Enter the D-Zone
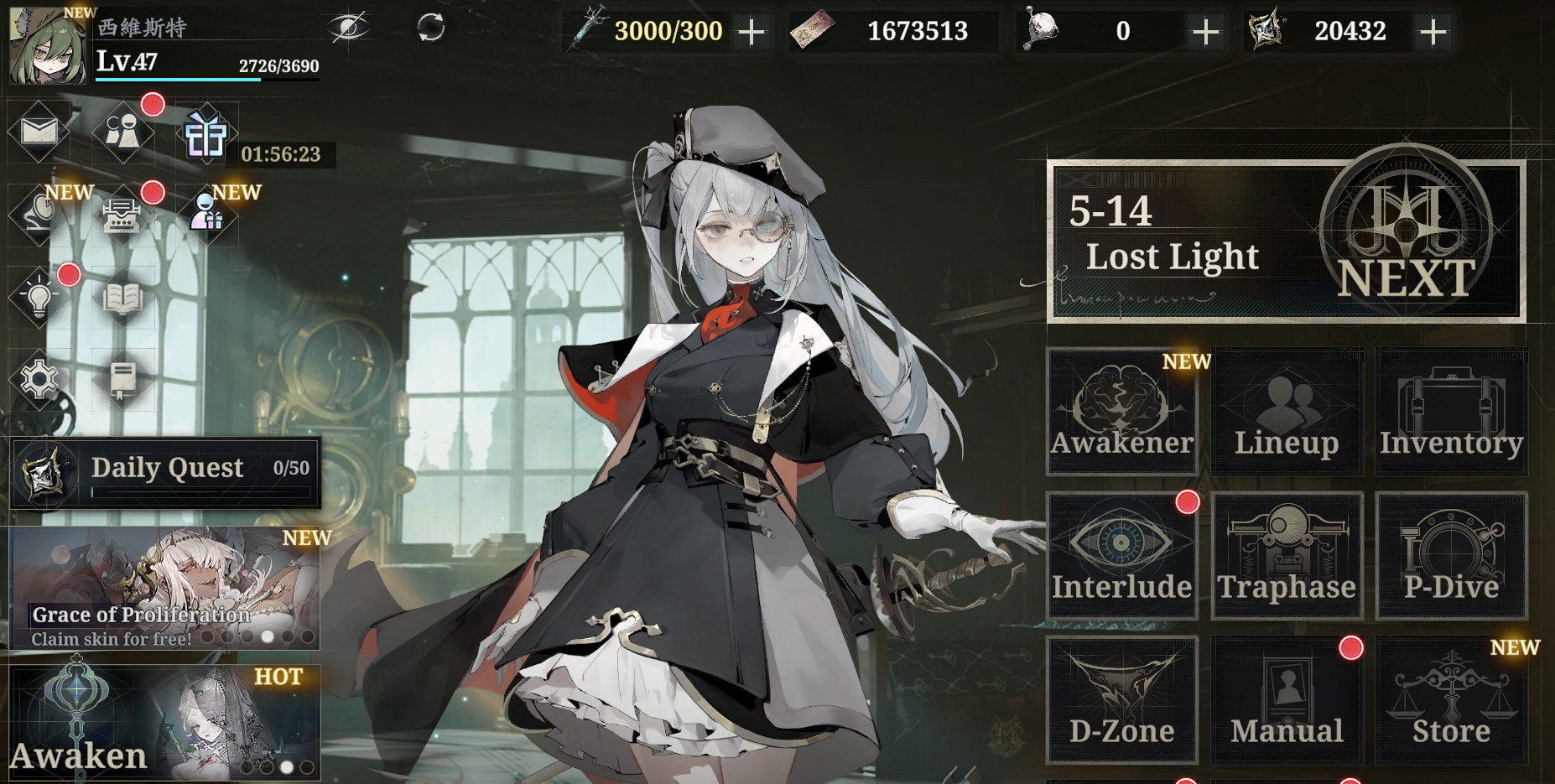This screenshot has height=784, width=1555. [x=1121, y=700]
